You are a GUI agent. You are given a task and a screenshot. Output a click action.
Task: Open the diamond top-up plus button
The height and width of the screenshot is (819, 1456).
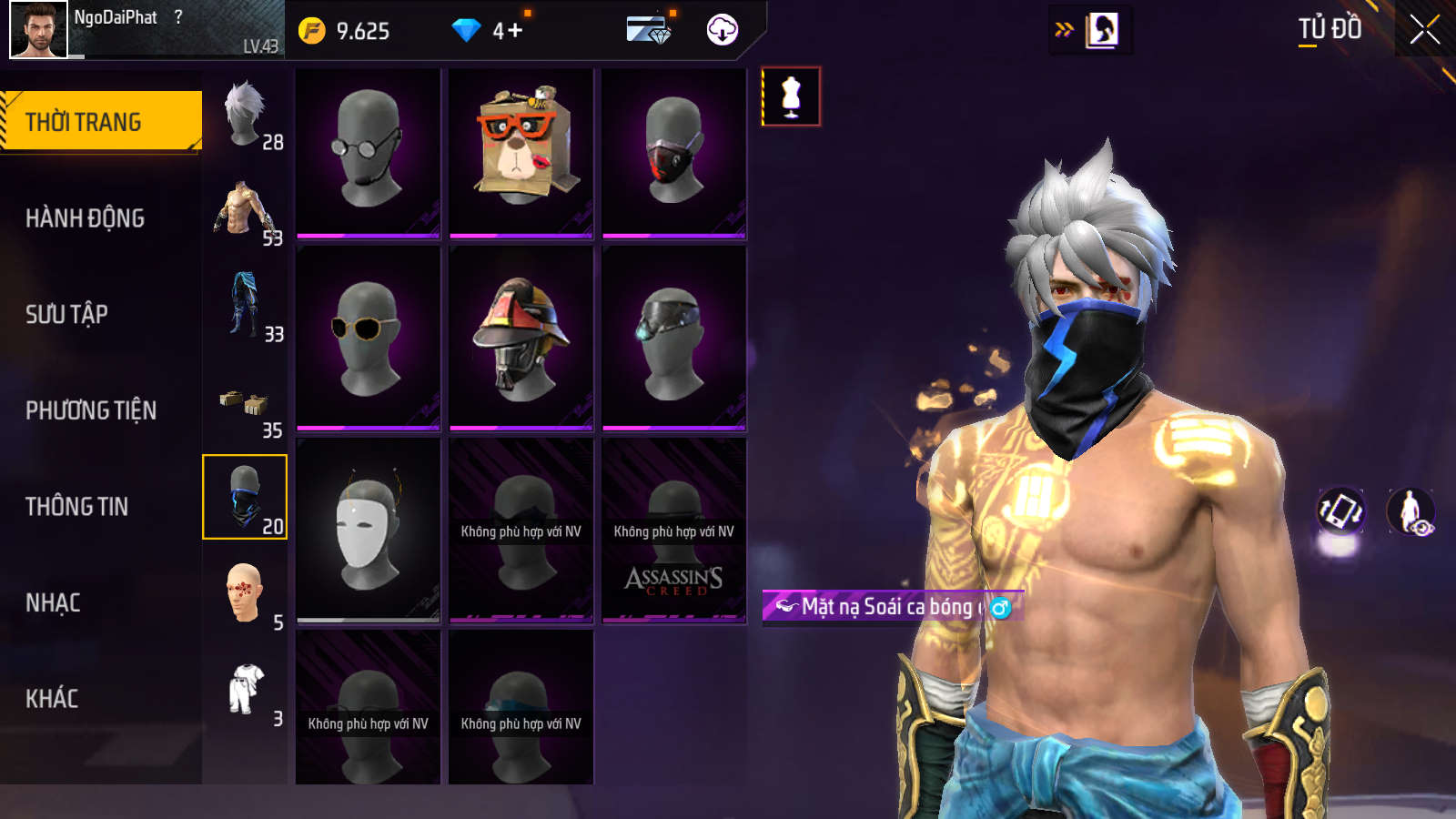tap(514, 31)
